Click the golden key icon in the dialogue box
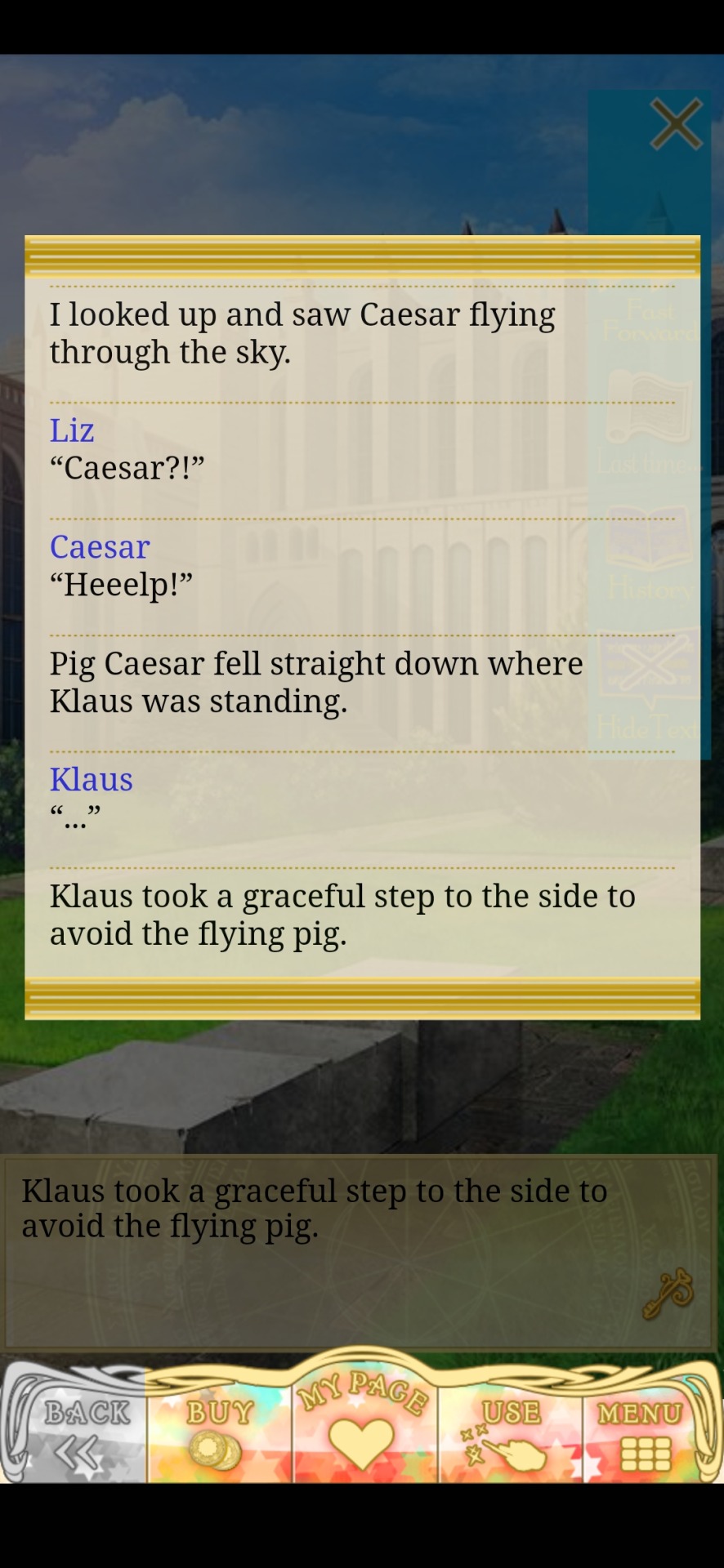The height and width of the screenshot is (1568, 724). 668,1293
